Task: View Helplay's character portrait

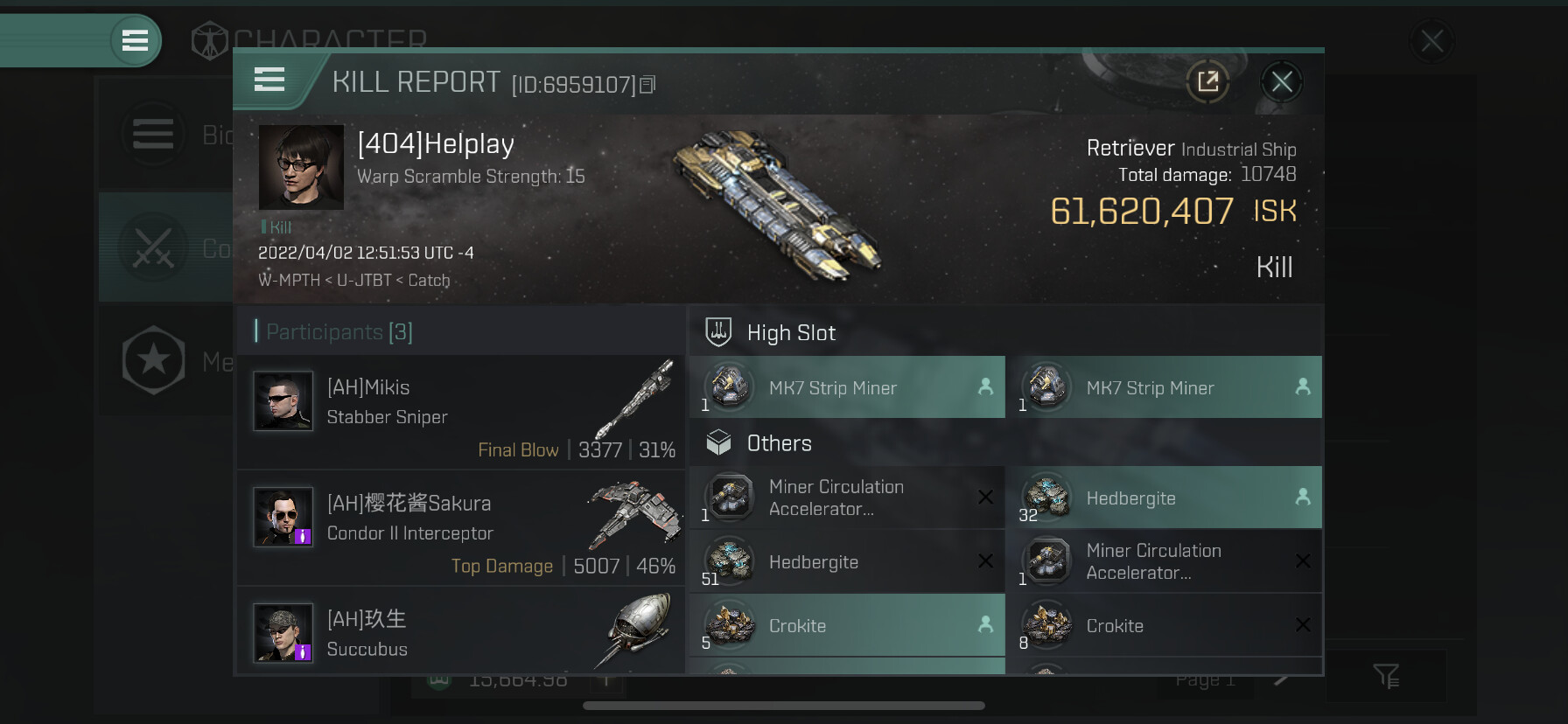Action: (x=301, y=167)
